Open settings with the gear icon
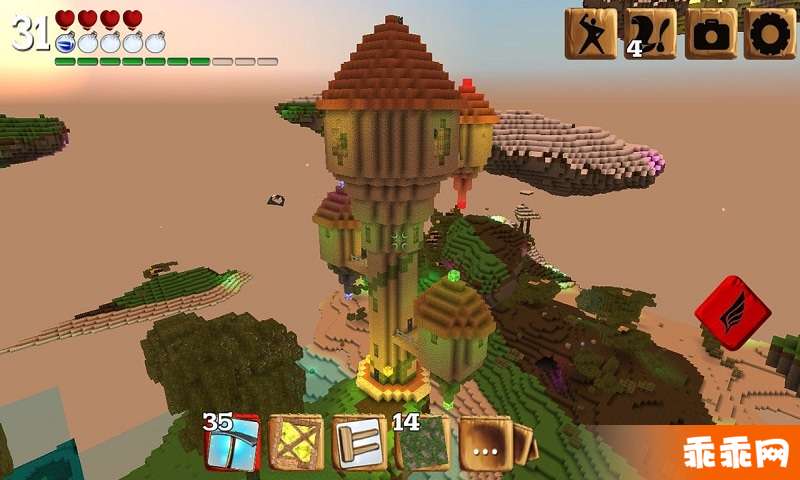The image size is (800, 480). 770,34
